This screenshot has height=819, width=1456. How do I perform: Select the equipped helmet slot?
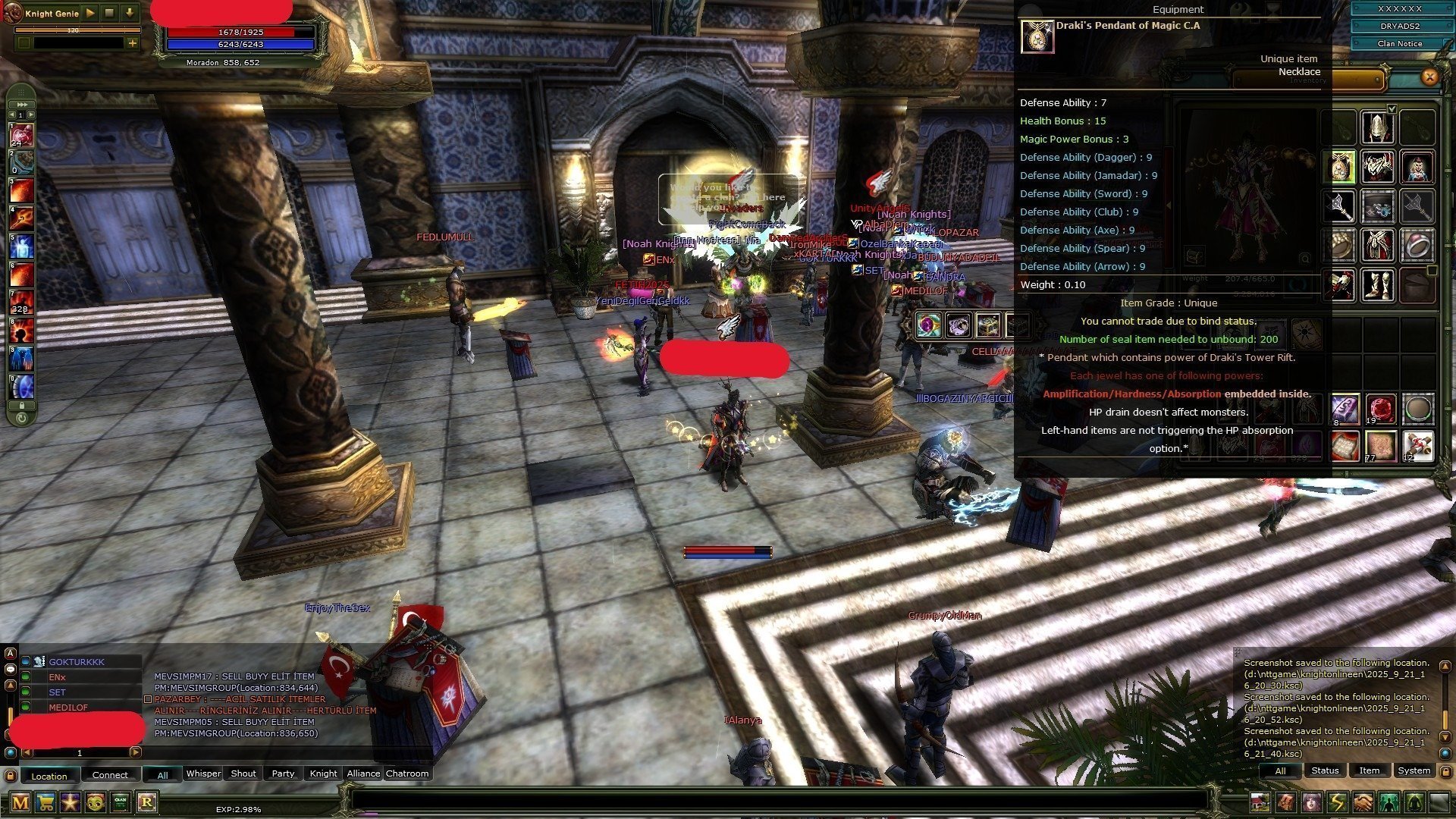(1377, 127)
